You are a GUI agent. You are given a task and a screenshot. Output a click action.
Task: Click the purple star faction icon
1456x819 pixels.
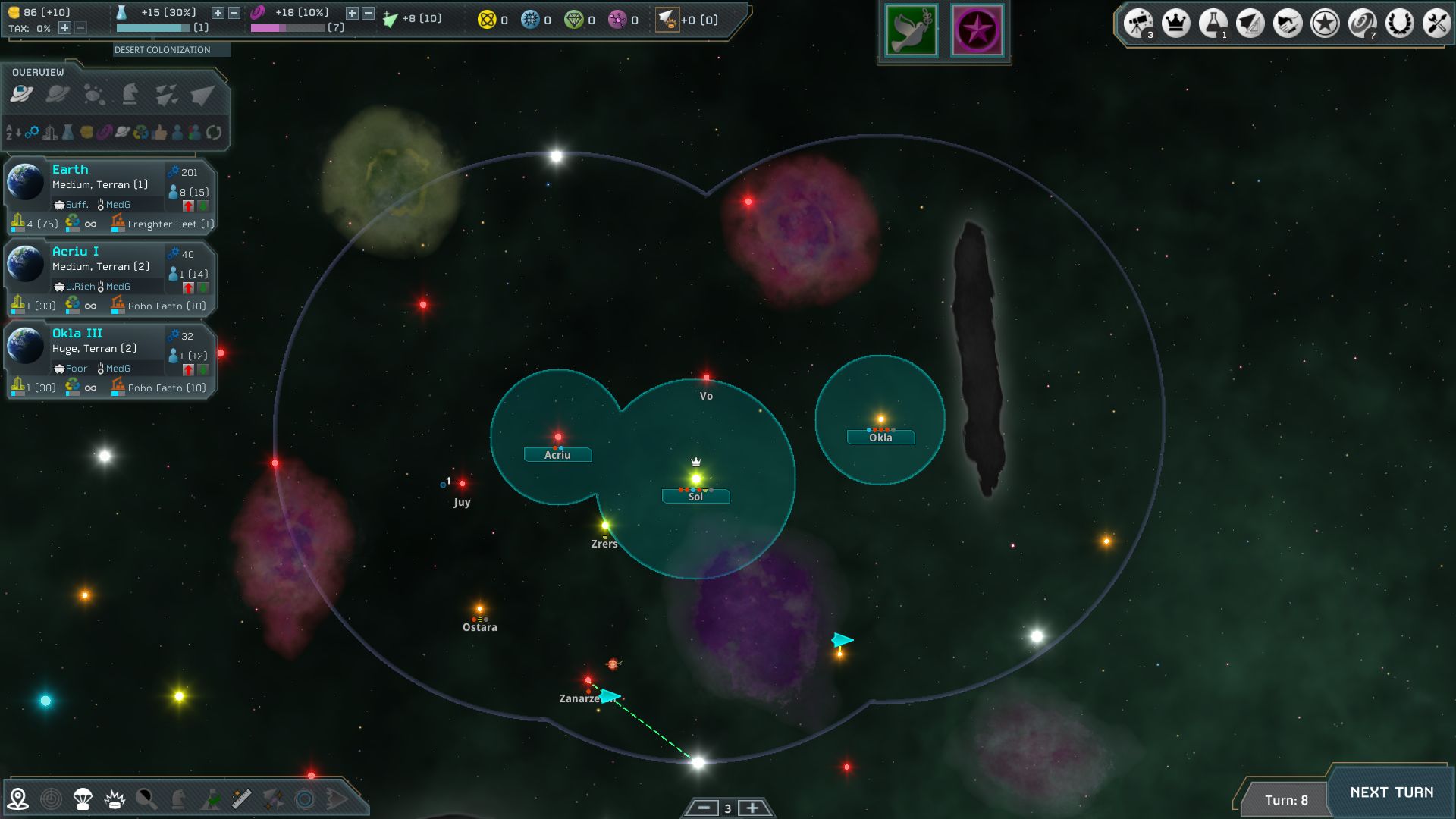pos(977,31)
